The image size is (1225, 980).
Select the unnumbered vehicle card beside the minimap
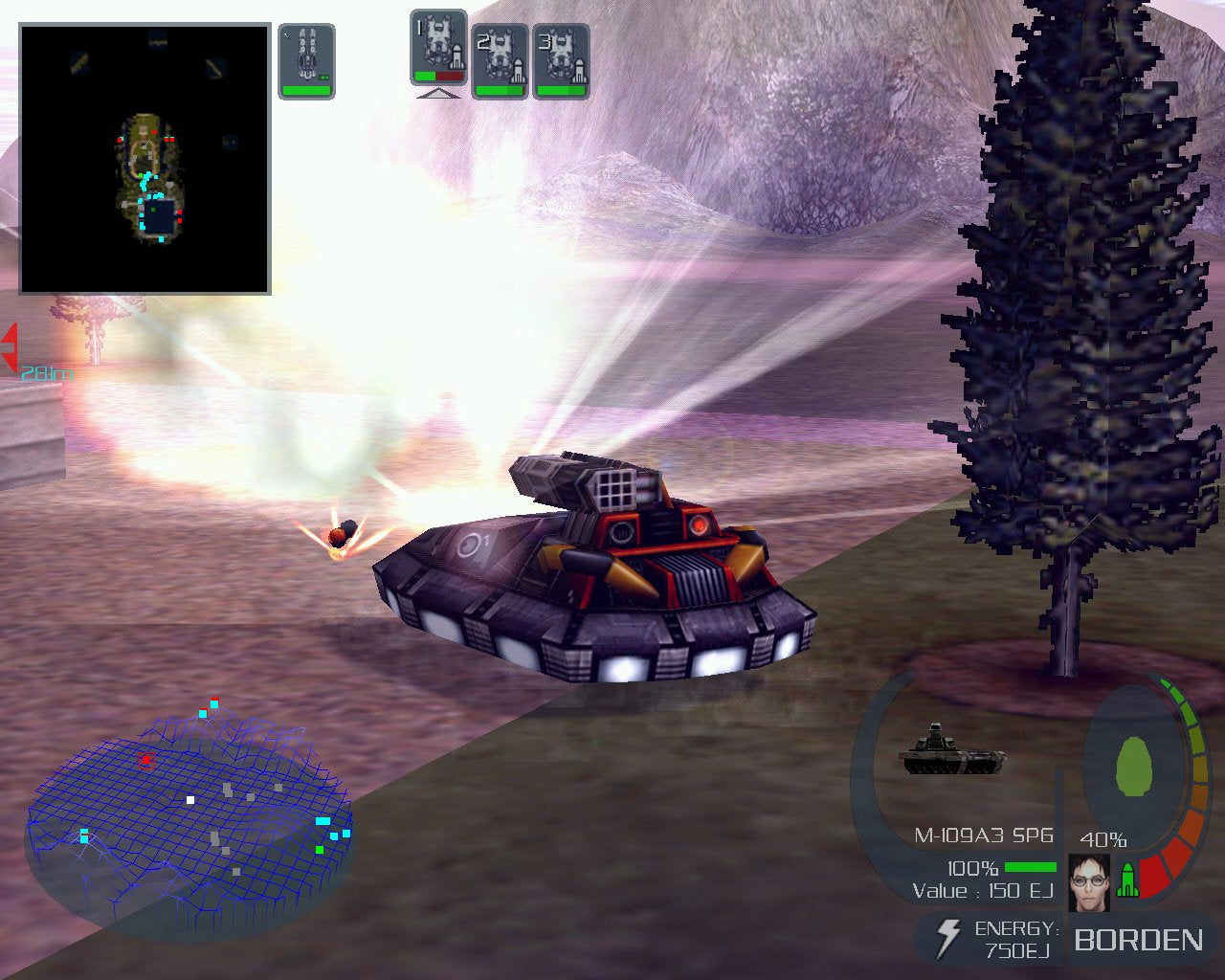coord(307,60)
